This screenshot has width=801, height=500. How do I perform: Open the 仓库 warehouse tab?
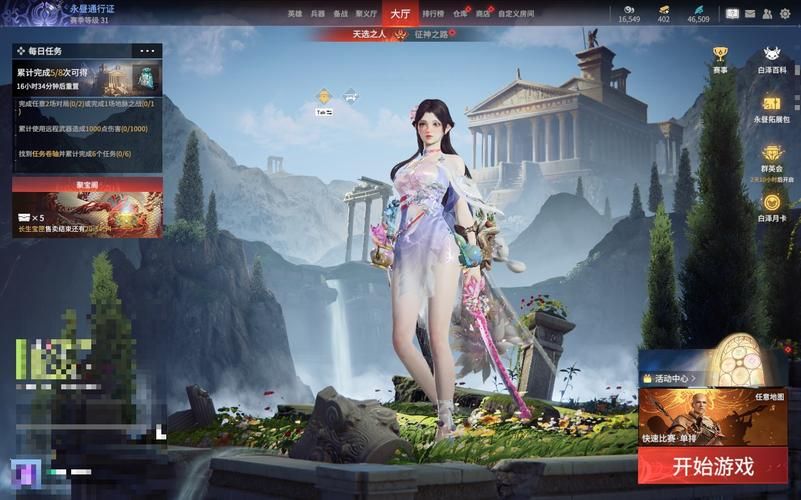460,14
